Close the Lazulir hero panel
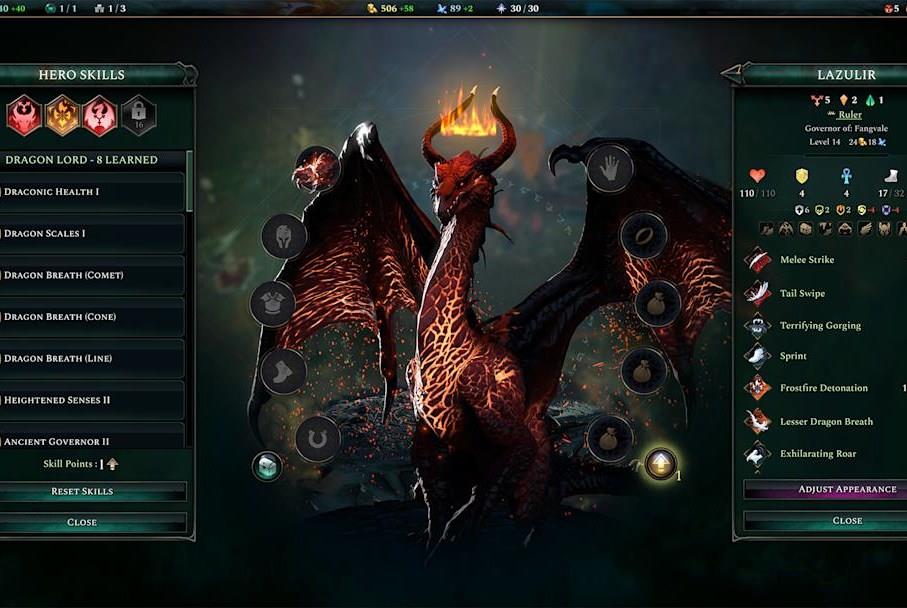The width and height of the screenshot is (907, 608). pyautogui.click(x=847, y=520)
